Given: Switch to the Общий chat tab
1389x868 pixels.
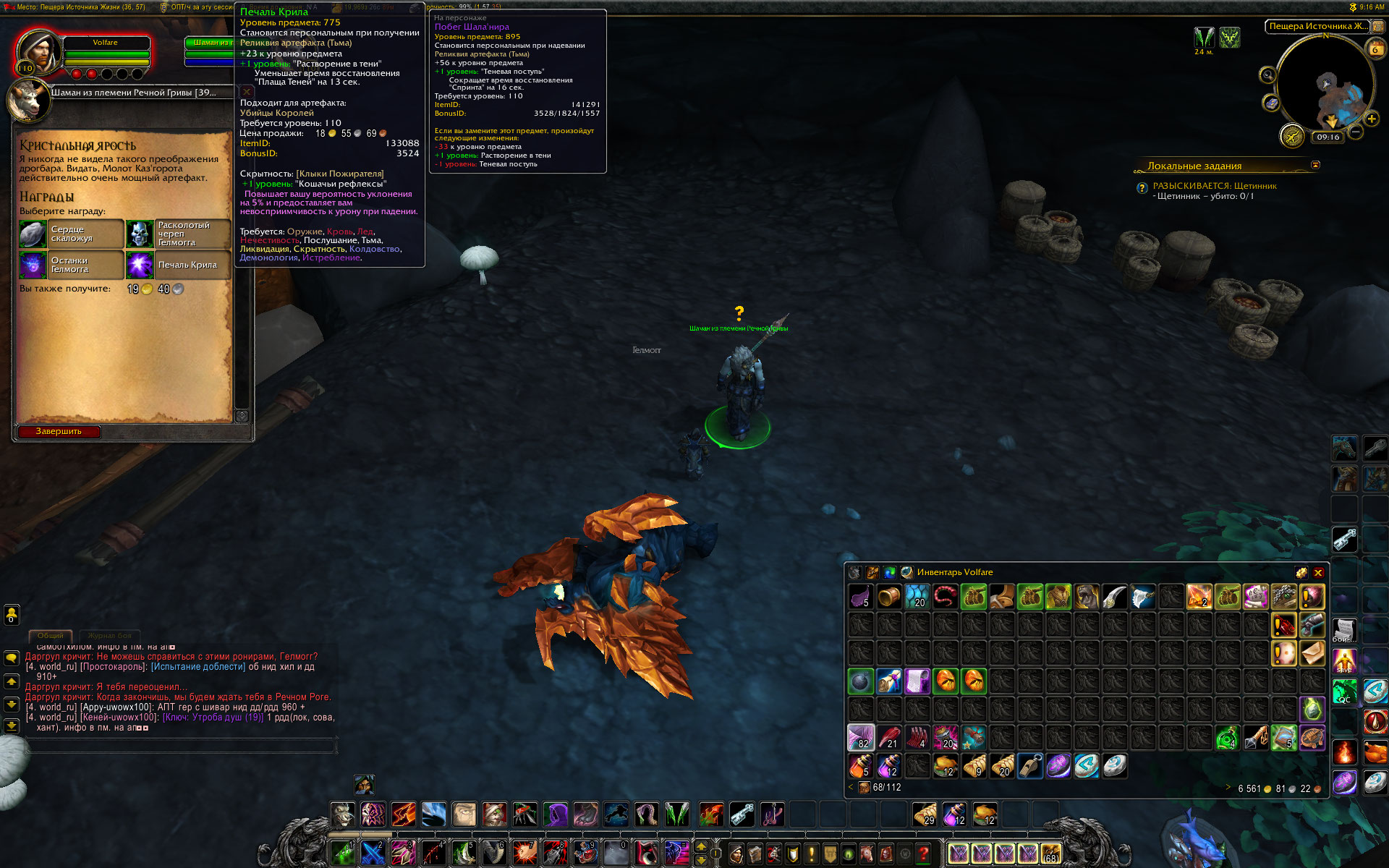Looking at the screenshot, I should 51,636.
